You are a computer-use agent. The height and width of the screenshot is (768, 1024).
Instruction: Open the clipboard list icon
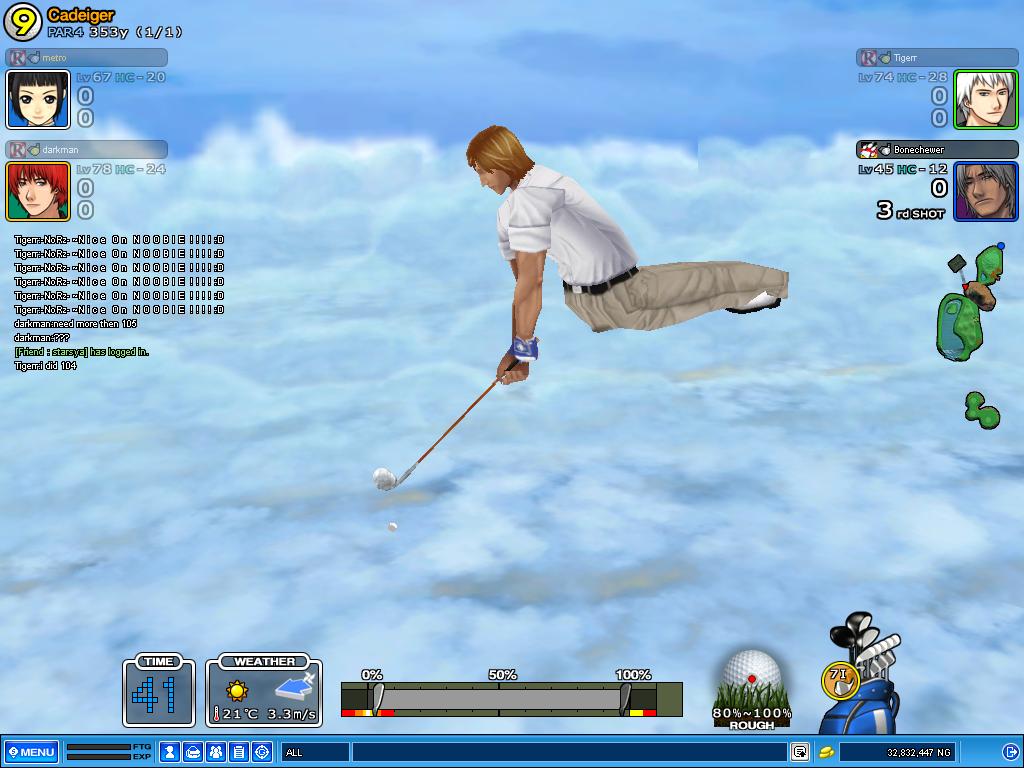[x=239, y=752]
